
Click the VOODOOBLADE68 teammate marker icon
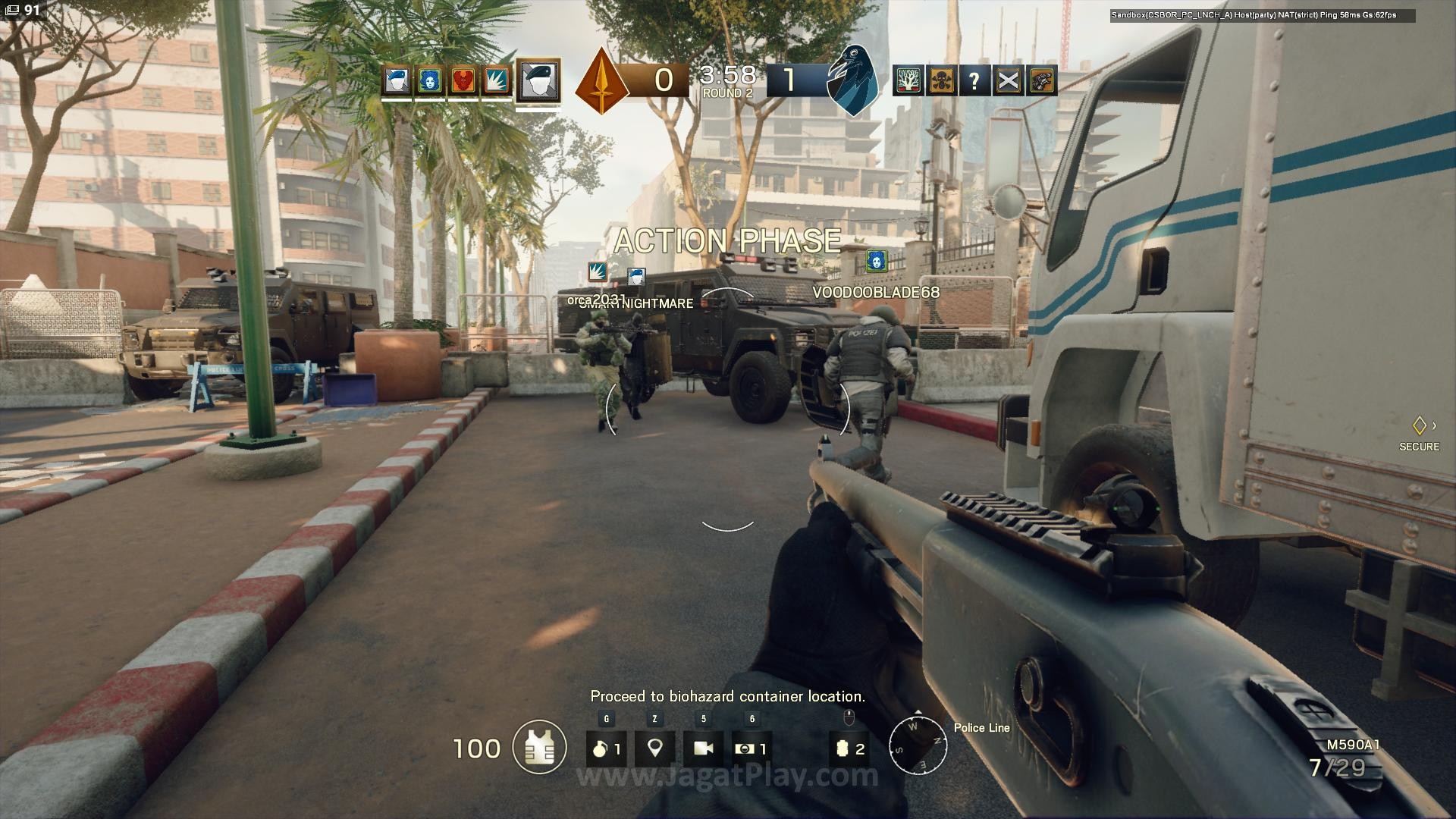coord(877,261)
